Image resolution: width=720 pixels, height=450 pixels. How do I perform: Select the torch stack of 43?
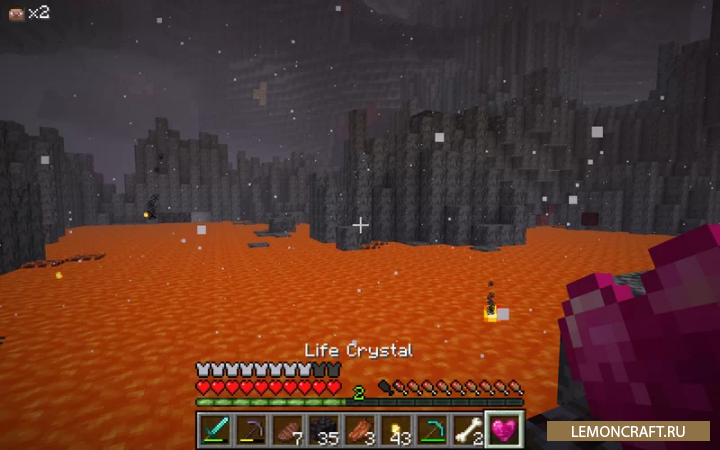tap(396, 429)
